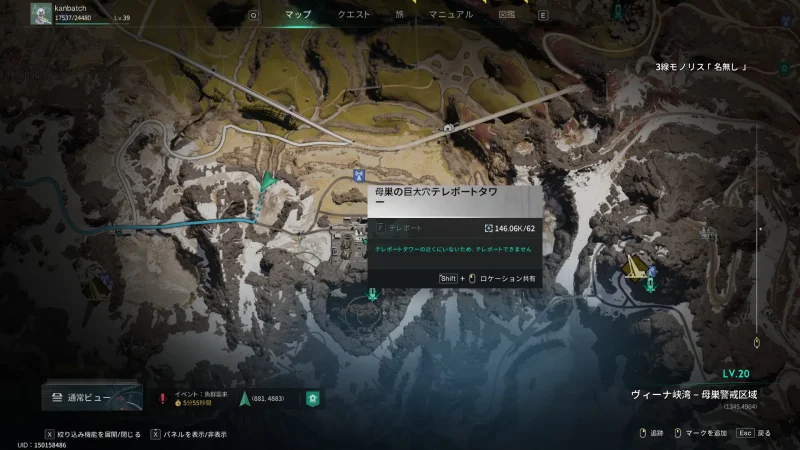Click the kanbatch player avatar
The image size is (800, 450).
coord(40,14)
